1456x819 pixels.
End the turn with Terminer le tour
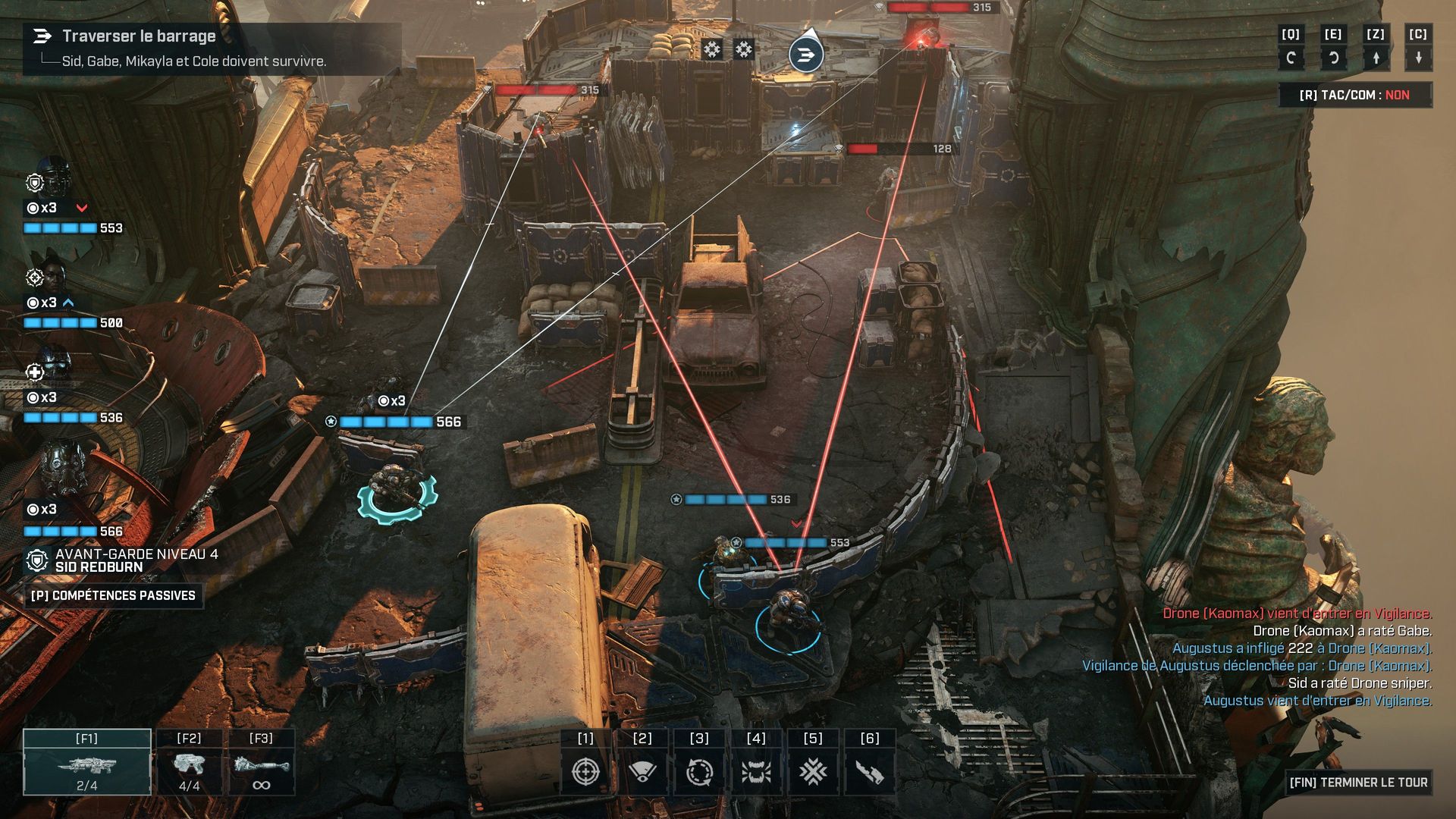click(1357, 782)
